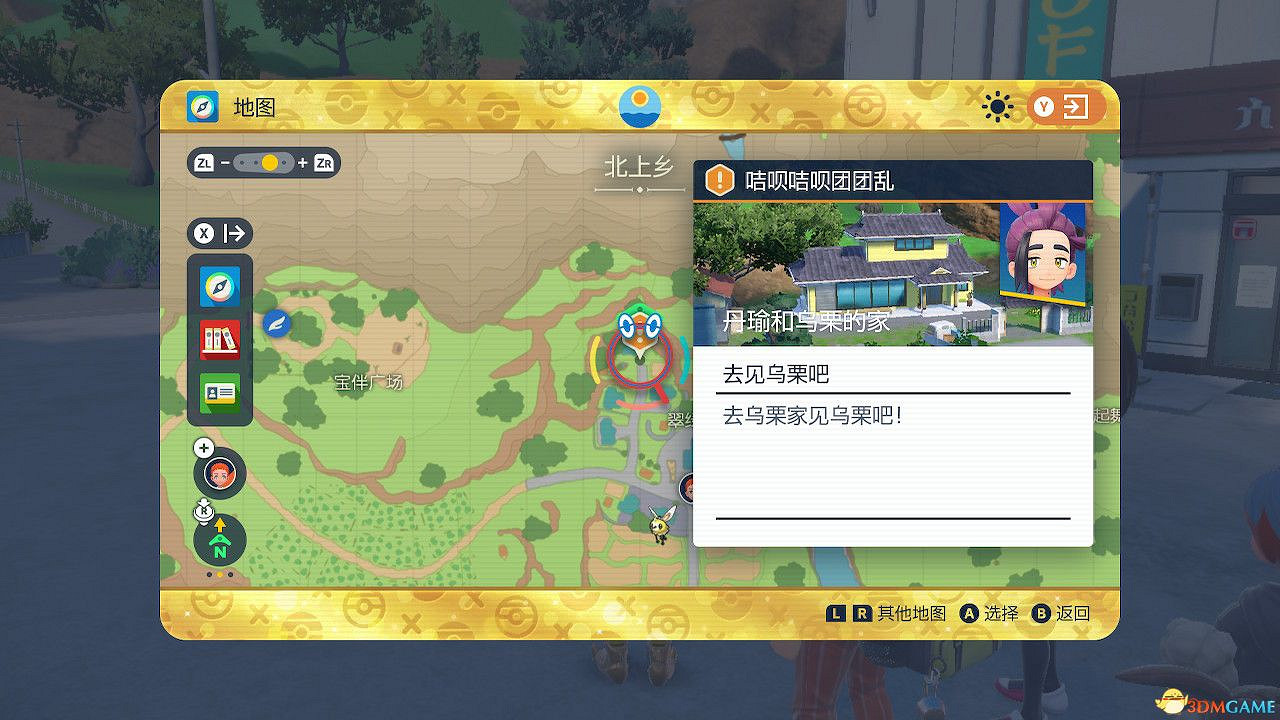Open the green profile card icon in sidebar

coord(219,392)
